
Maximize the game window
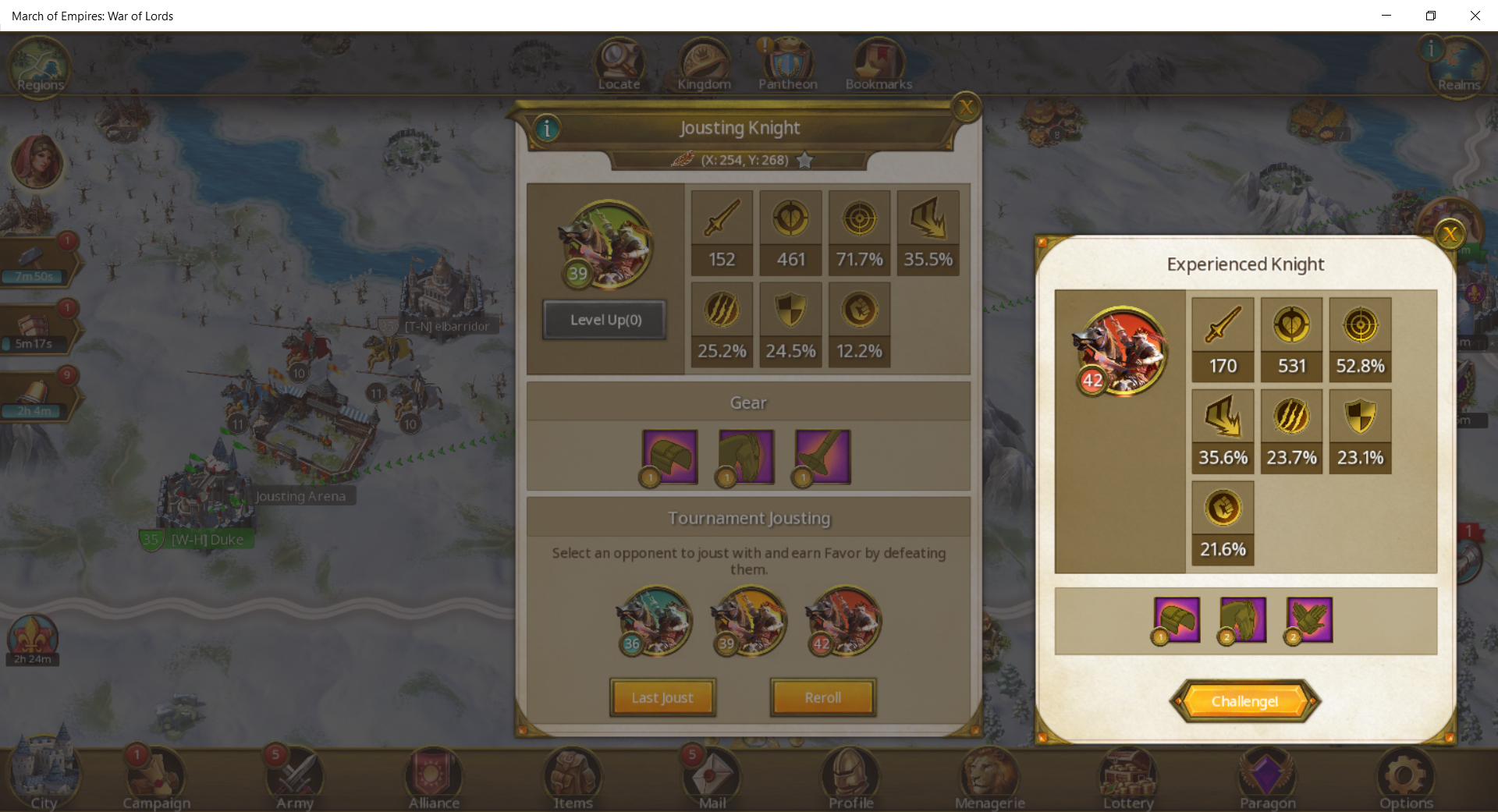coord(1431,16)
